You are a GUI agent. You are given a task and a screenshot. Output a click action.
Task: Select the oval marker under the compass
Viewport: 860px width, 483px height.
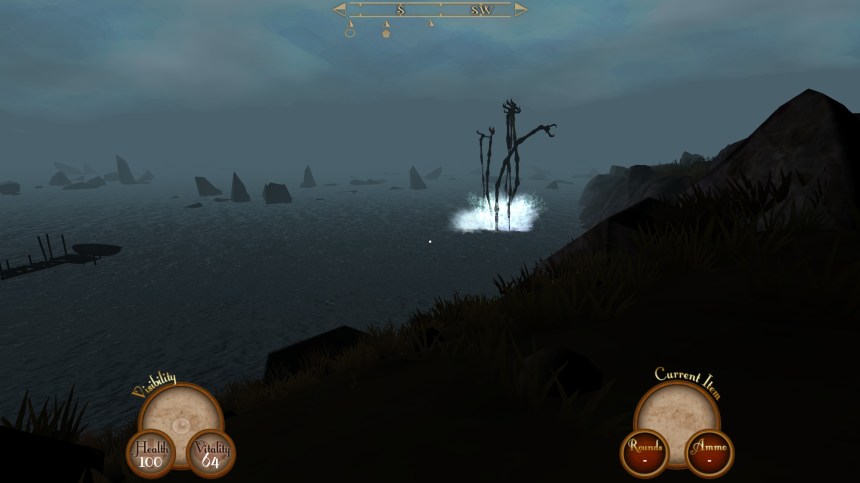click(350, 32)
